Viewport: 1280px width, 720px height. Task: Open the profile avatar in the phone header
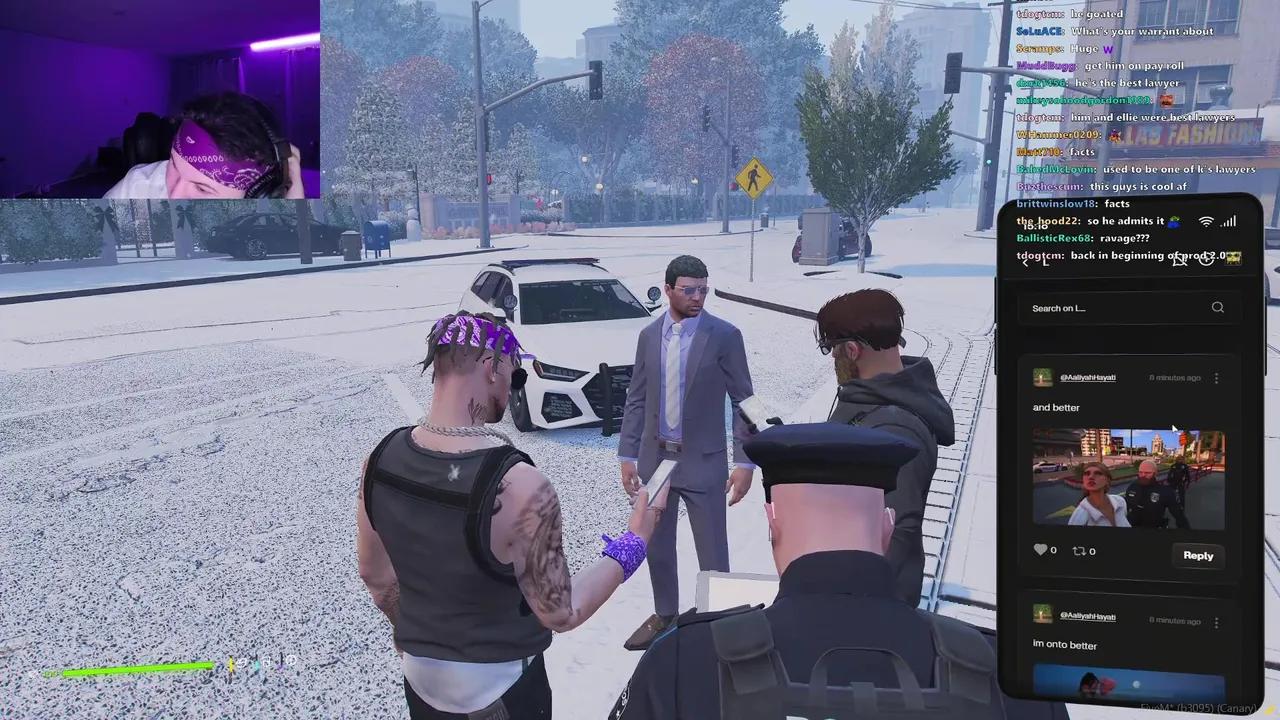[x=1236, y=256]
